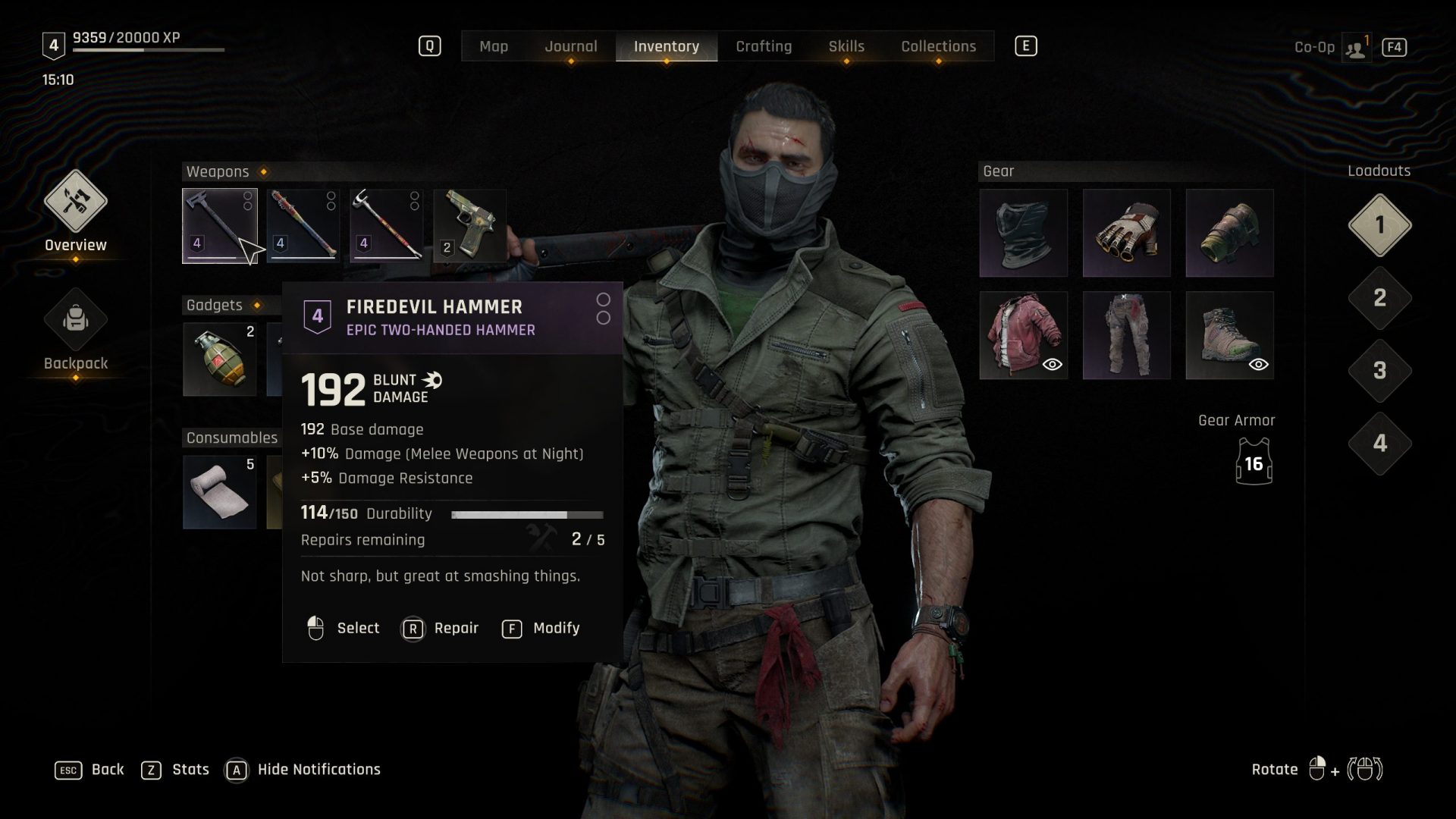Open the equipped gloves gear slot
Screen dimensions: 1456x819
click(x=1125, y=233)
